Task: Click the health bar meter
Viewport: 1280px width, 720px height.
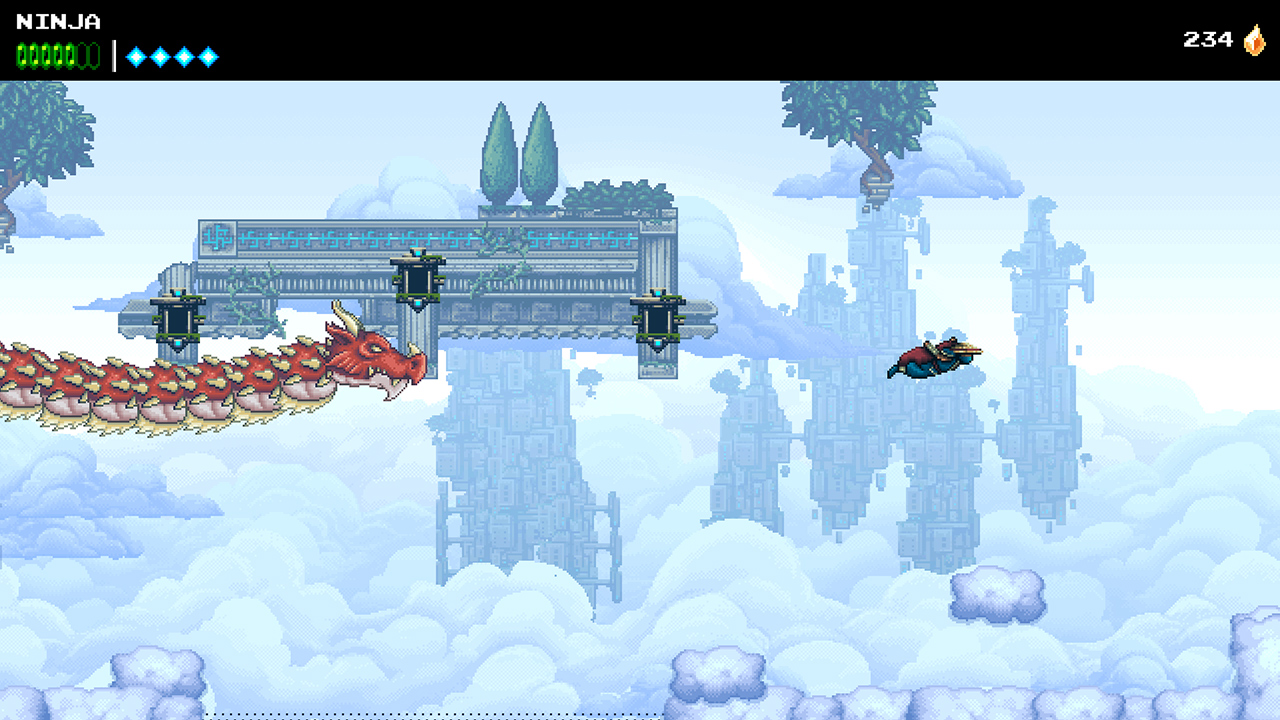Action: click(55, 54)
